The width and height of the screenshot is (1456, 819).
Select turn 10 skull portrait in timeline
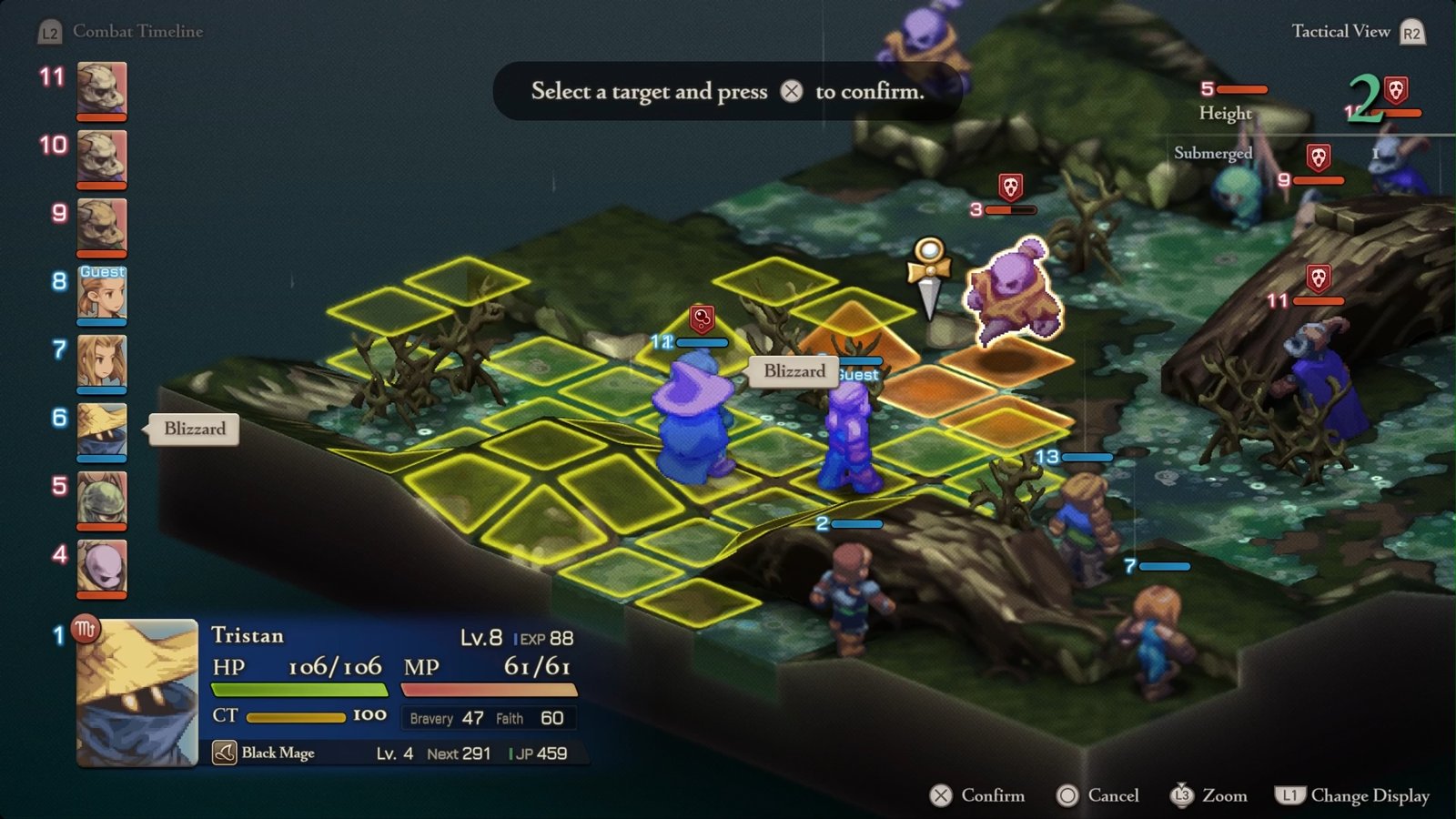tap(101, 157)
